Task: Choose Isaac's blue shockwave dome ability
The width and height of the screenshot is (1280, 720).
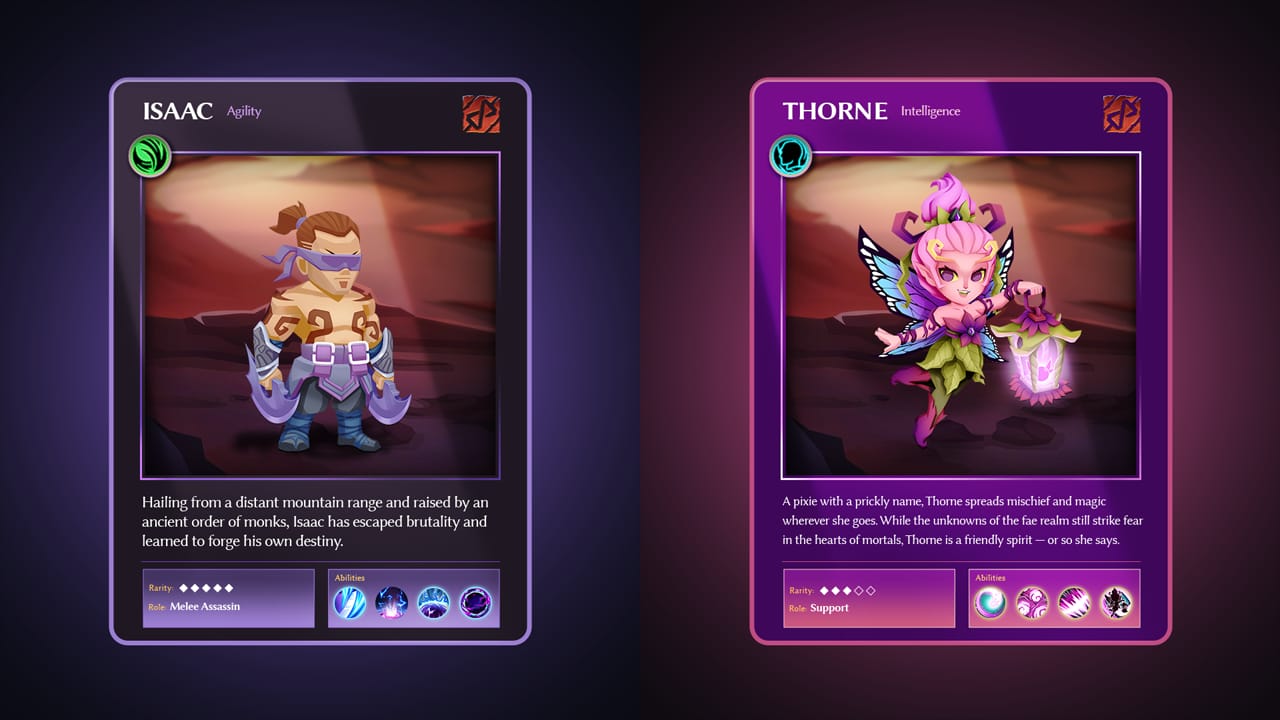Action: pos(433,603)
